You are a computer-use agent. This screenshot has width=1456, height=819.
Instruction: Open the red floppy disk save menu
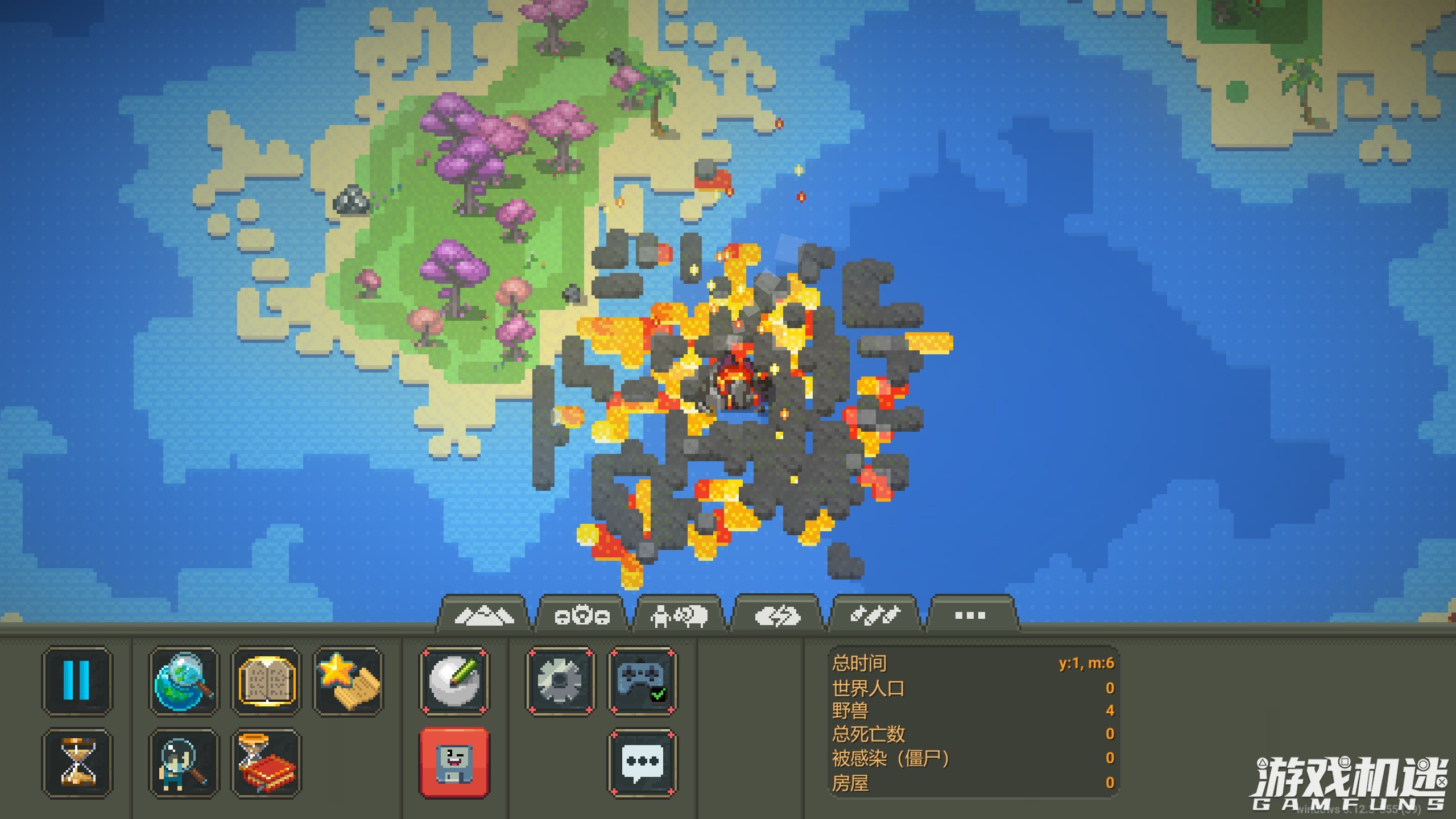click(454, 762)
